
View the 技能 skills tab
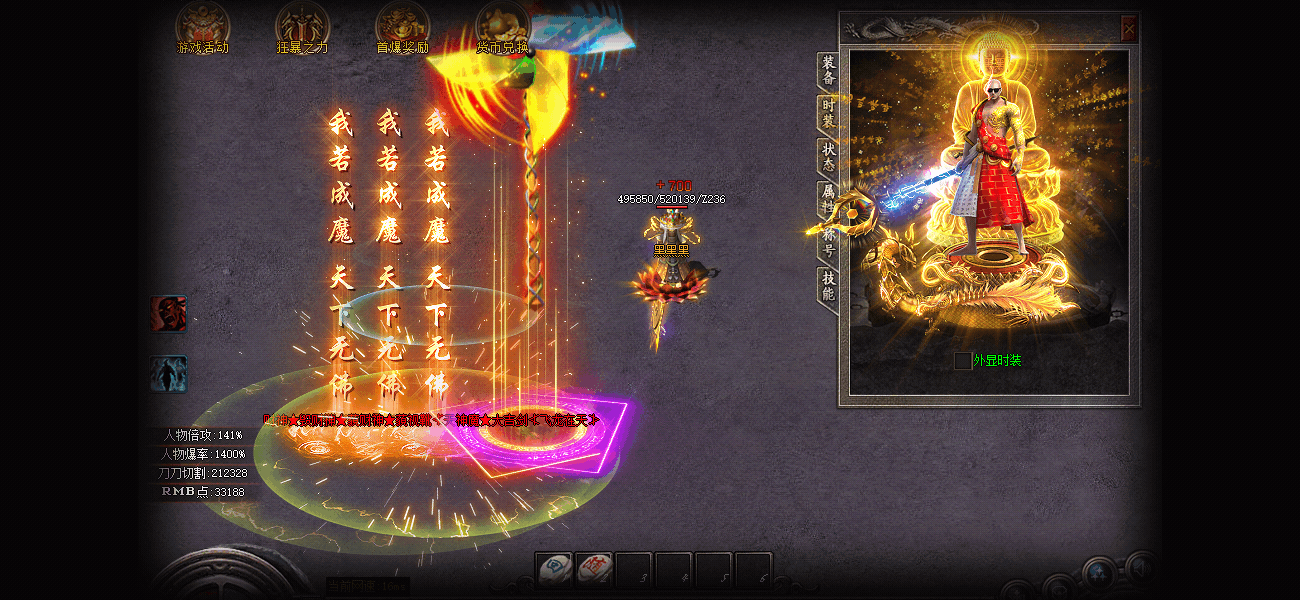pos(828,286)
